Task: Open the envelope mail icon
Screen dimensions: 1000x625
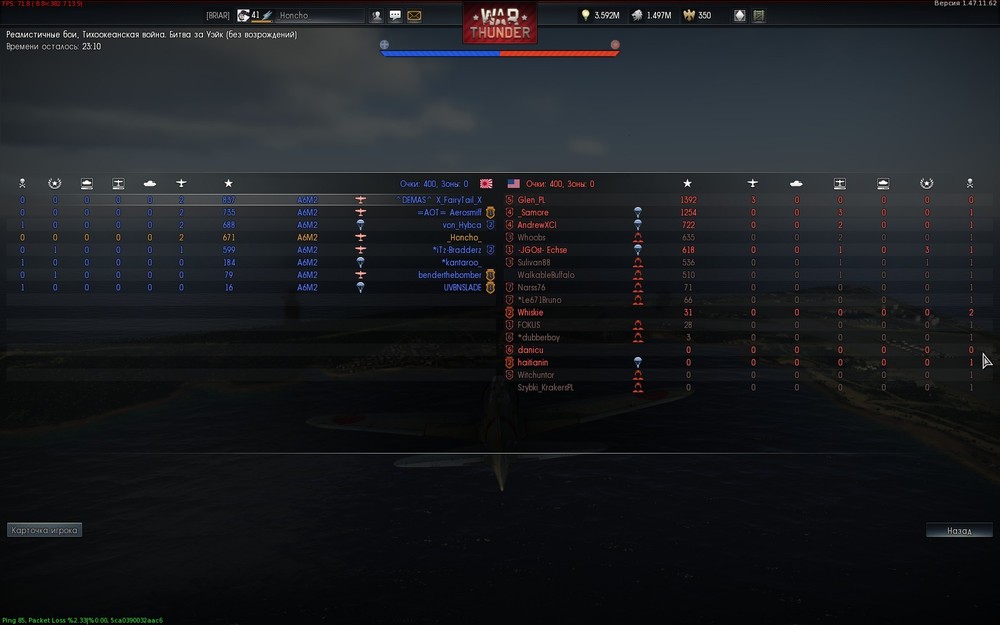Action: 414,16
